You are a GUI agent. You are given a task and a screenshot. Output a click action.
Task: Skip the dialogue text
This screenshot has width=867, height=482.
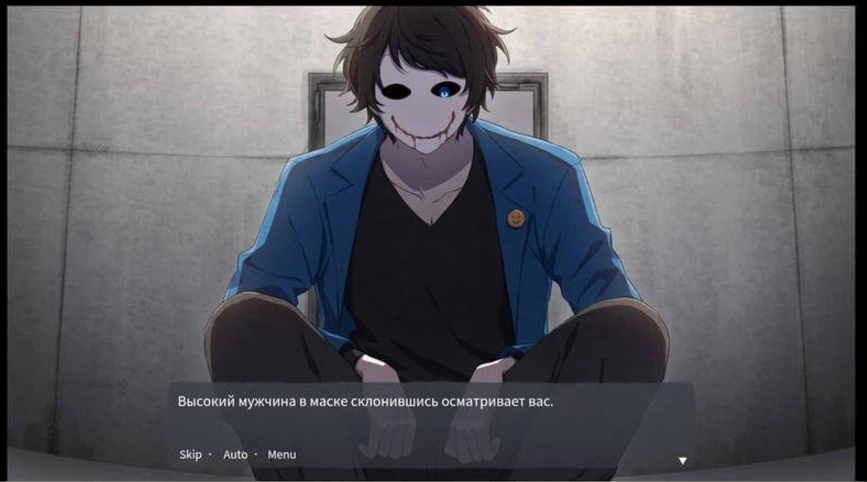point(190,455)
